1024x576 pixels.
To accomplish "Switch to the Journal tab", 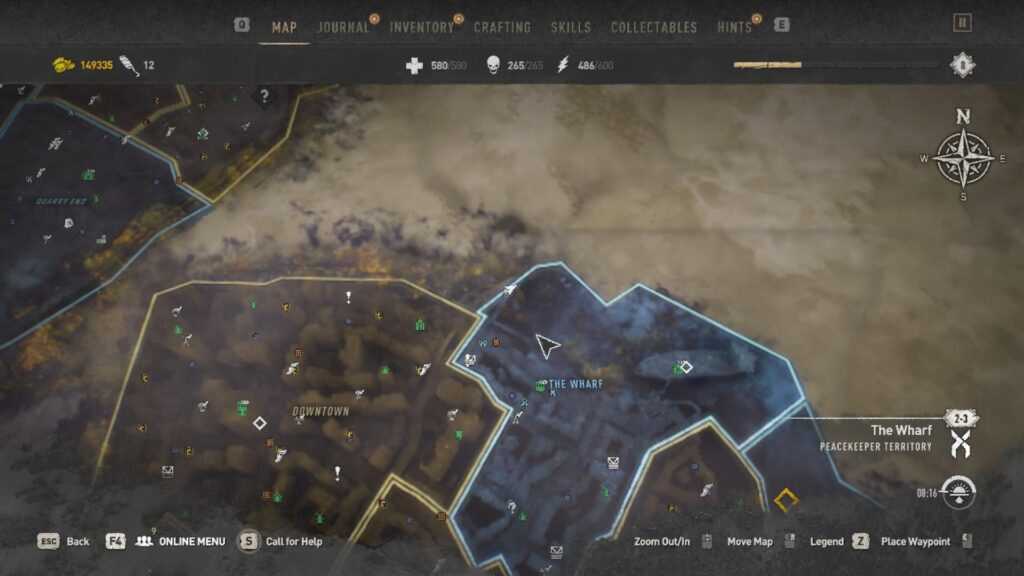I will [x=343, y=27].
